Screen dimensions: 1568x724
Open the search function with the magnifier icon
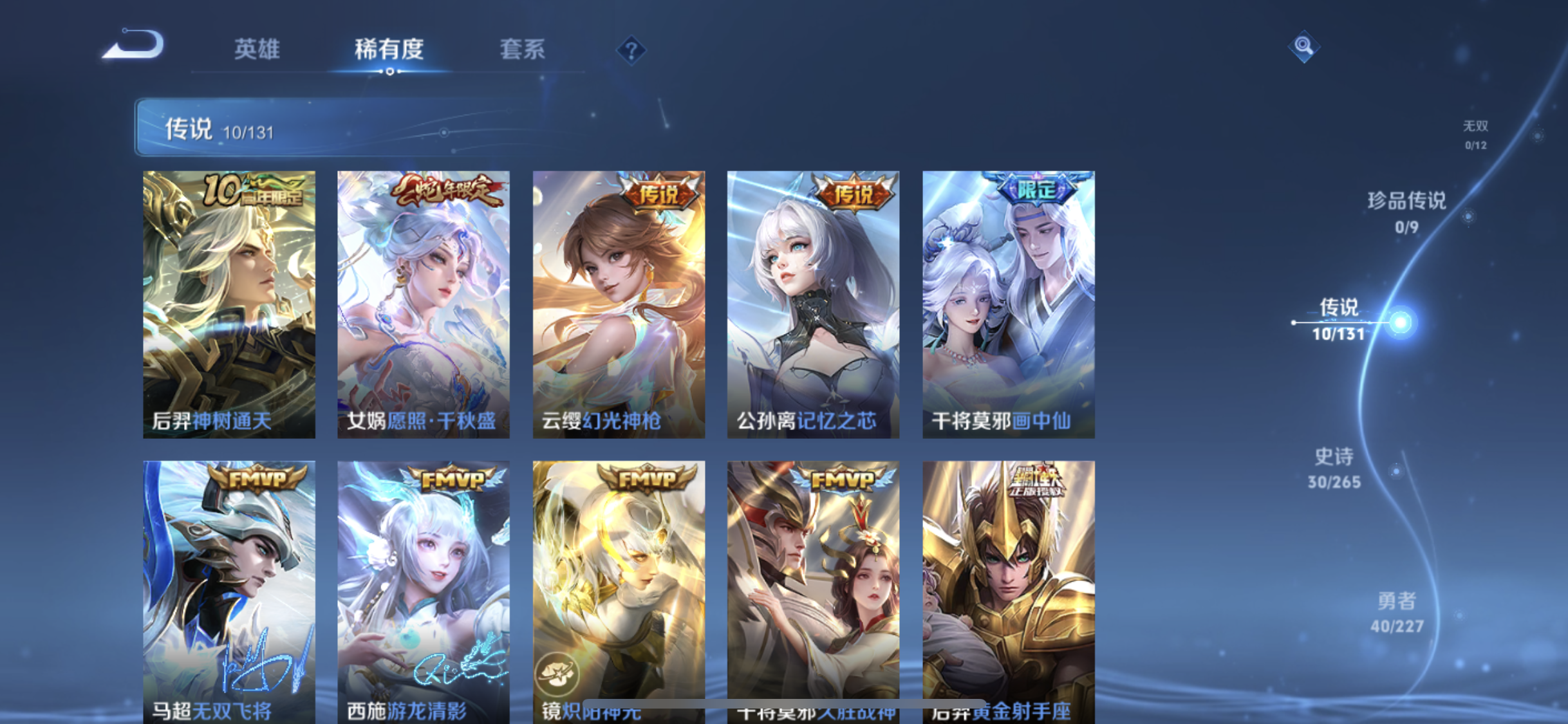pos(1303,45)
